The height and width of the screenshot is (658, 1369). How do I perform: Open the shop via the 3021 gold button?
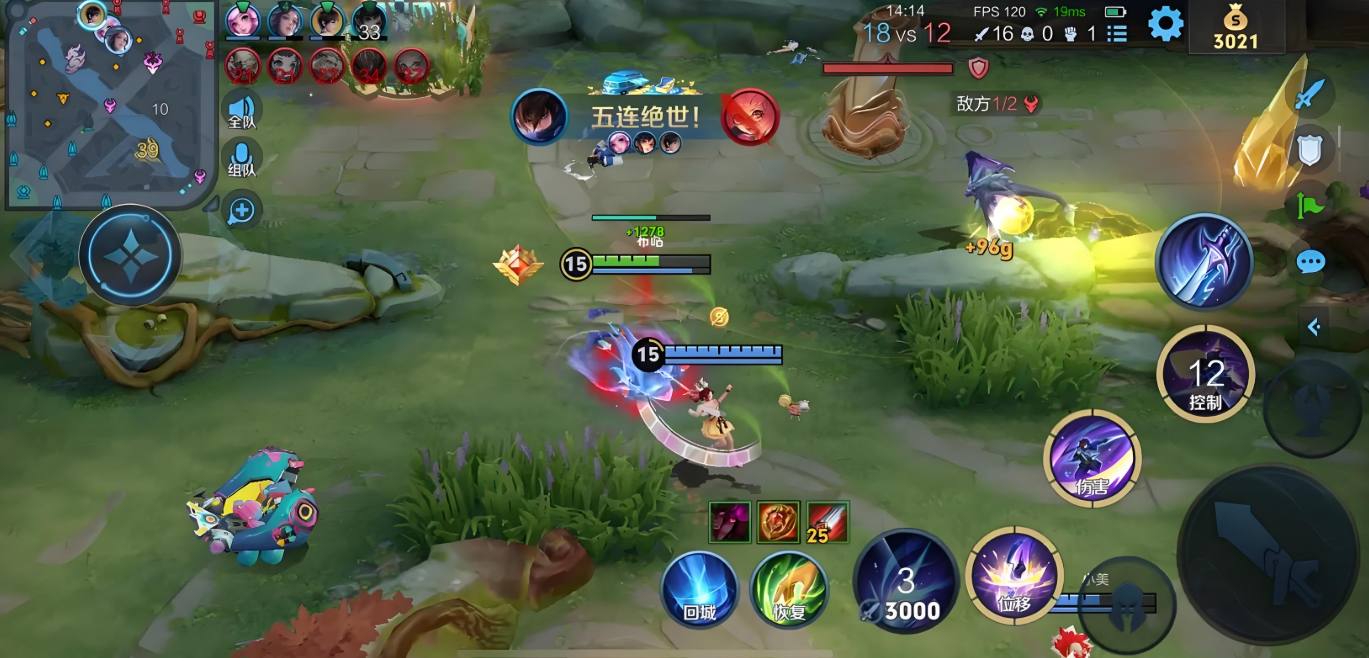pos(1236,28)
